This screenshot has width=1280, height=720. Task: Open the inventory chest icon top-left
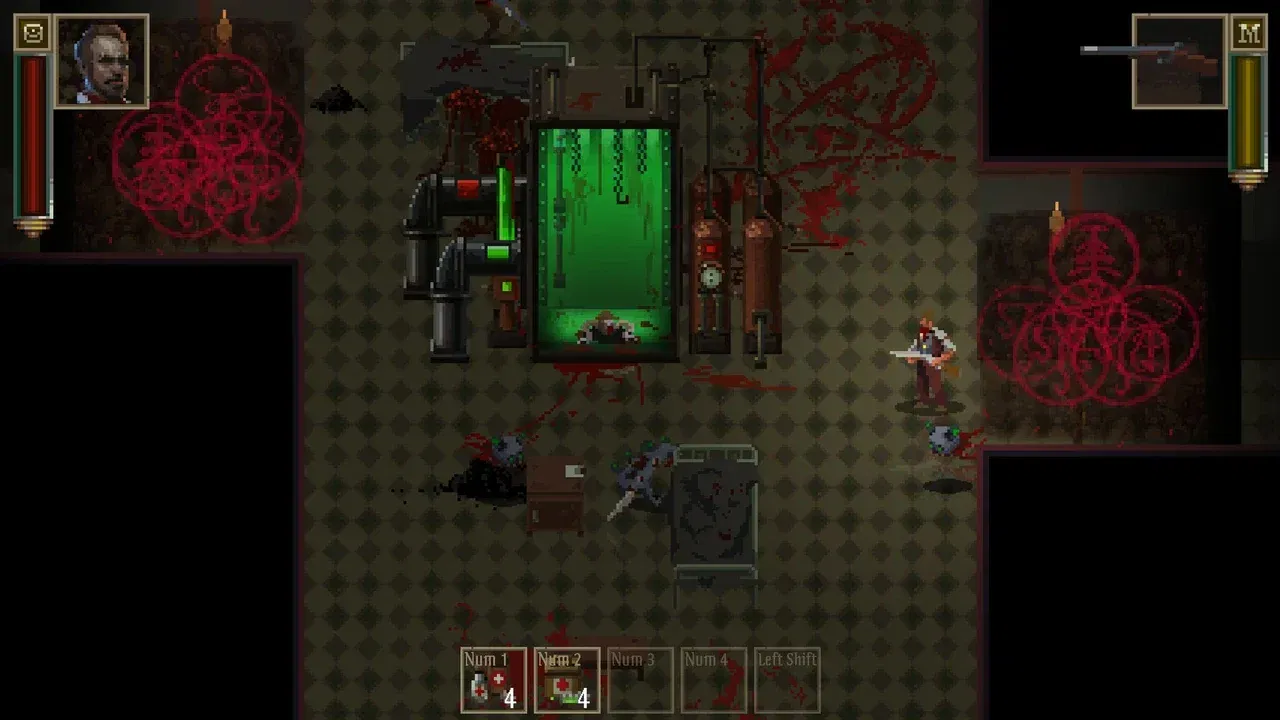(31, 31)
